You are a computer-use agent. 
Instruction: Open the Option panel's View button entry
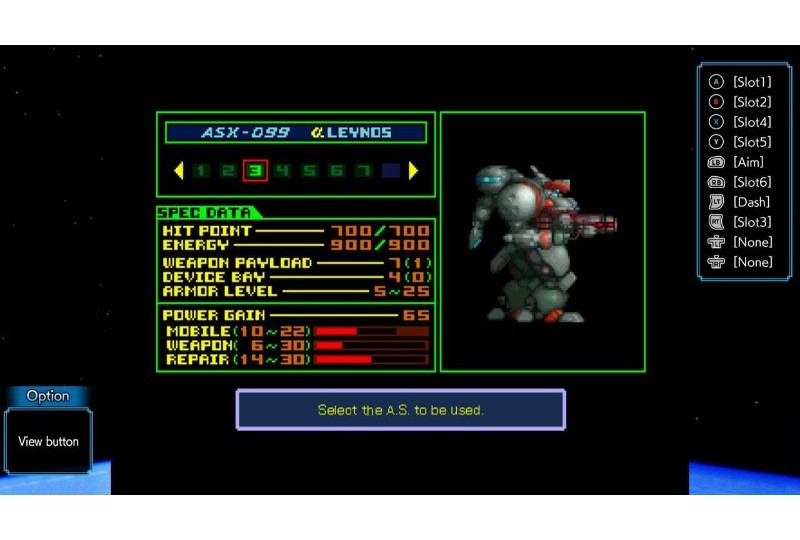[x=48, y=441]
